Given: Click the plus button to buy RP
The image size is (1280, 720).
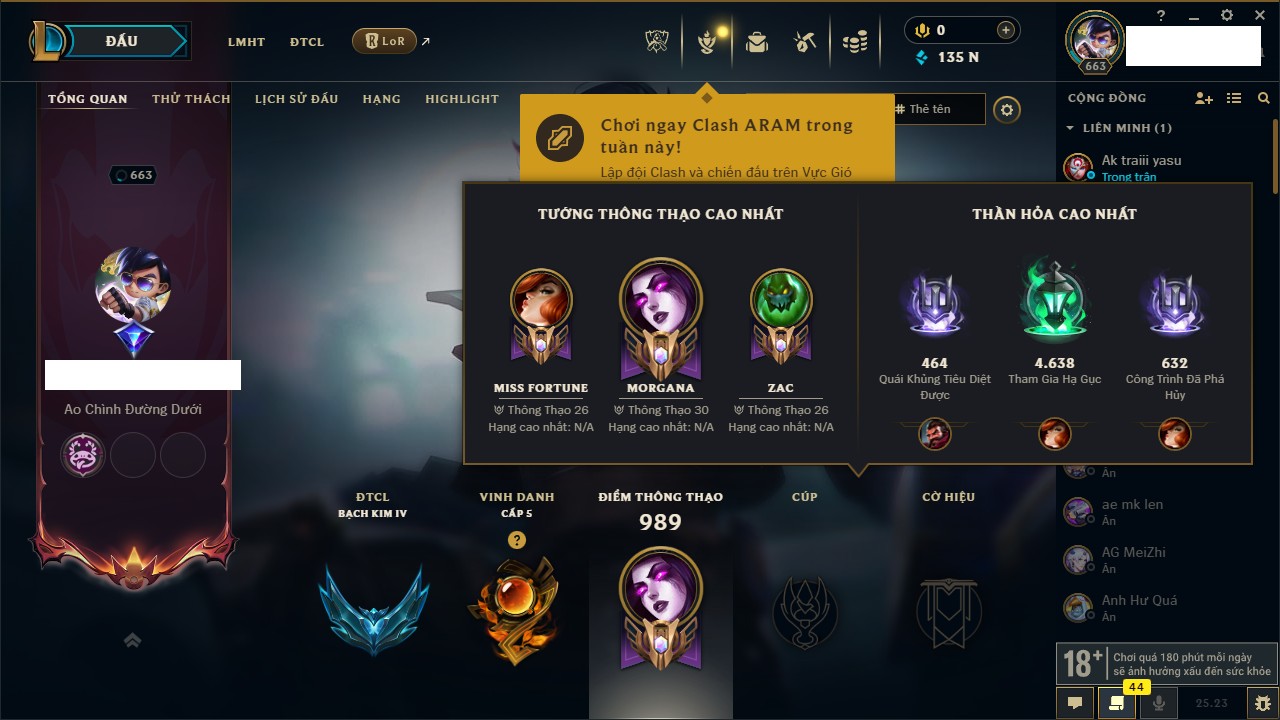Looking at the screenshot, I should click(1006, 30).
